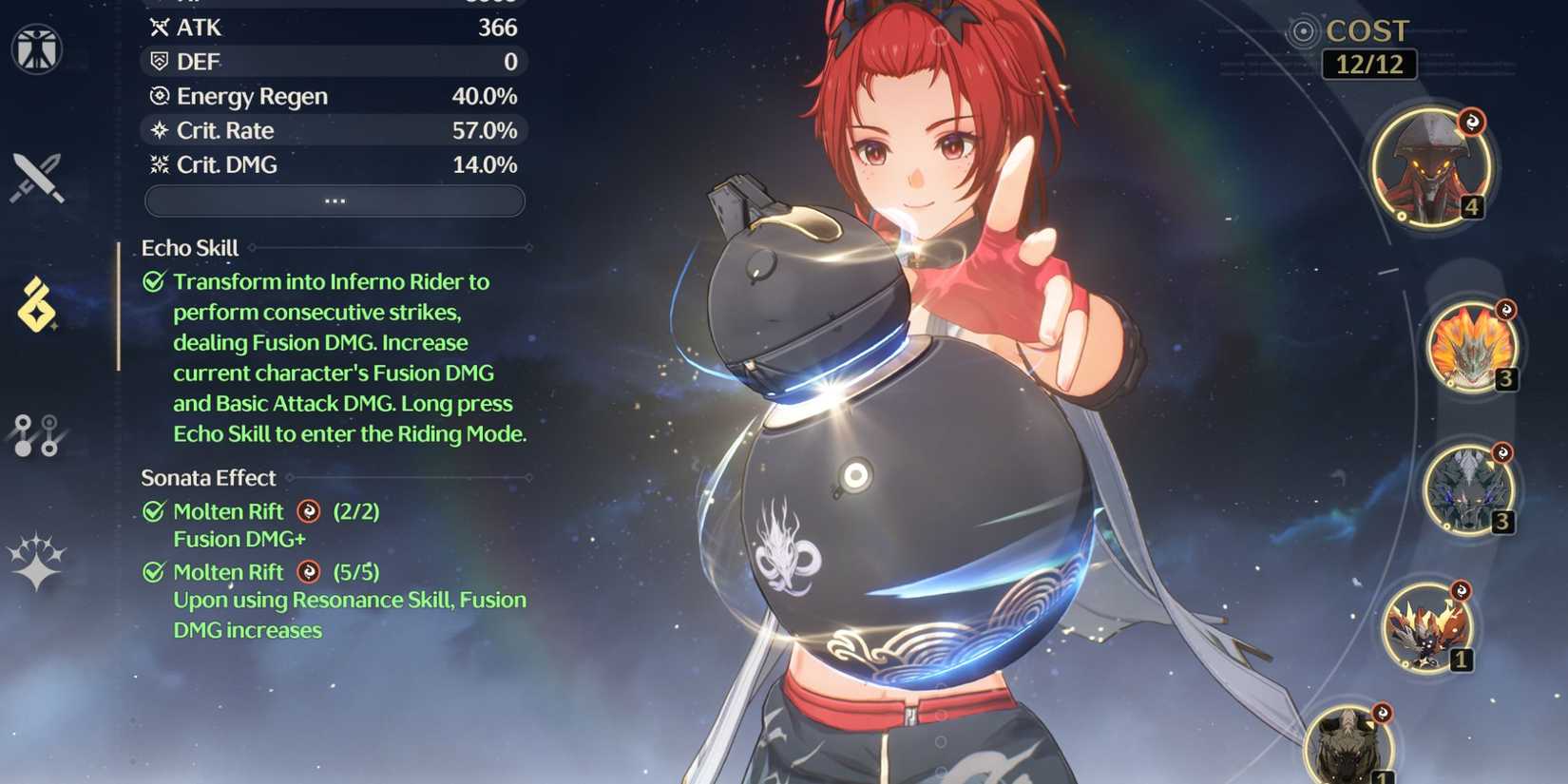Screen dimensions: 1568x784
Task: Expand the hidden stats via the ellipsis bar
Action: [335, 201]
